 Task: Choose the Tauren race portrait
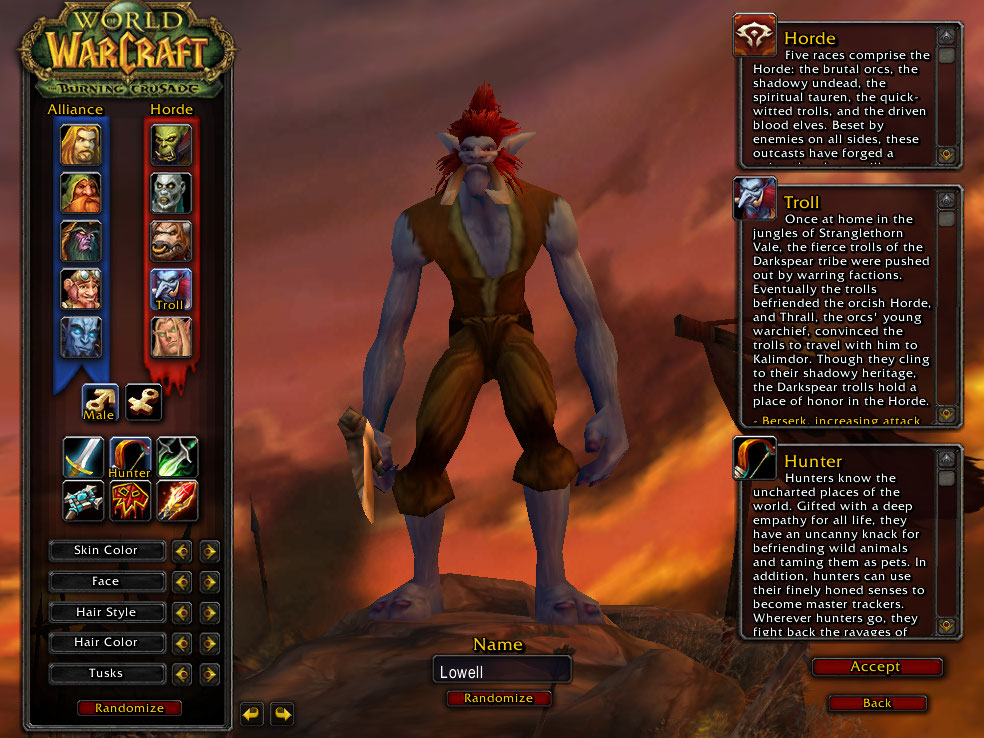[171, 240]
